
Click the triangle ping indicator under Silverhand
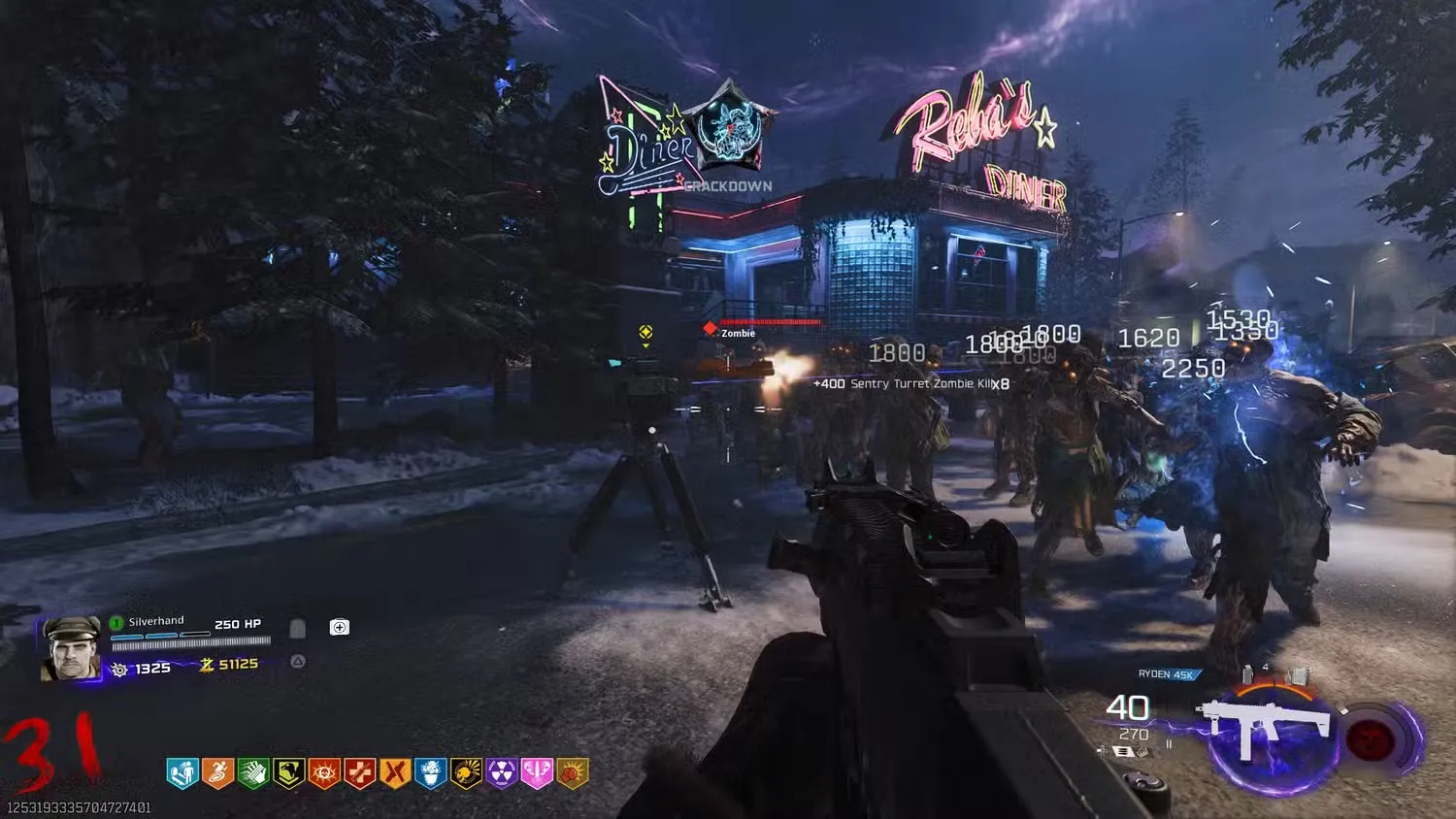(x=297, y=661)
